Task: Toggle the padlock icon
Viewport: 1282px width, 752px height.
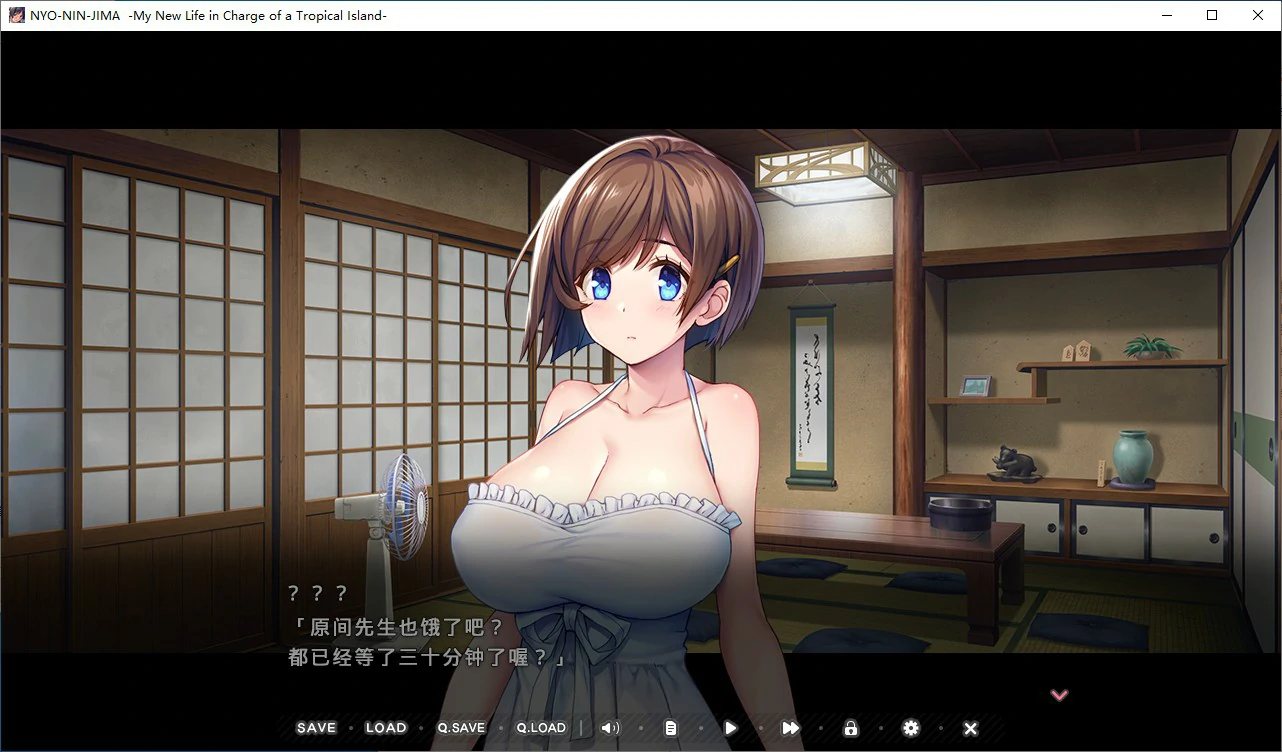Action: [851, 728]
